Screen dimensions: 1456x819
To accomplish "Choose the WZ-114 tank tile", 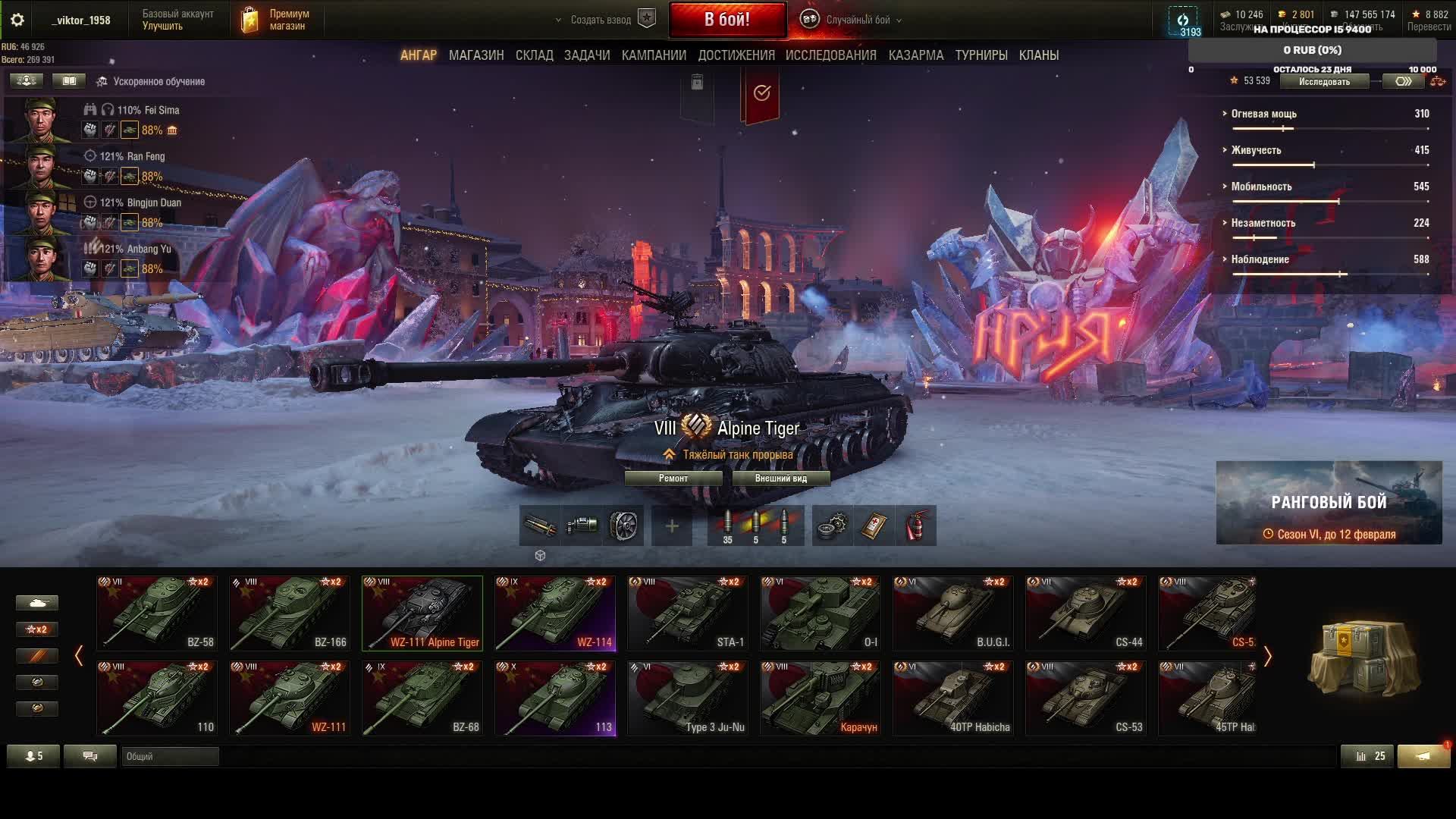I will (555, 613).
